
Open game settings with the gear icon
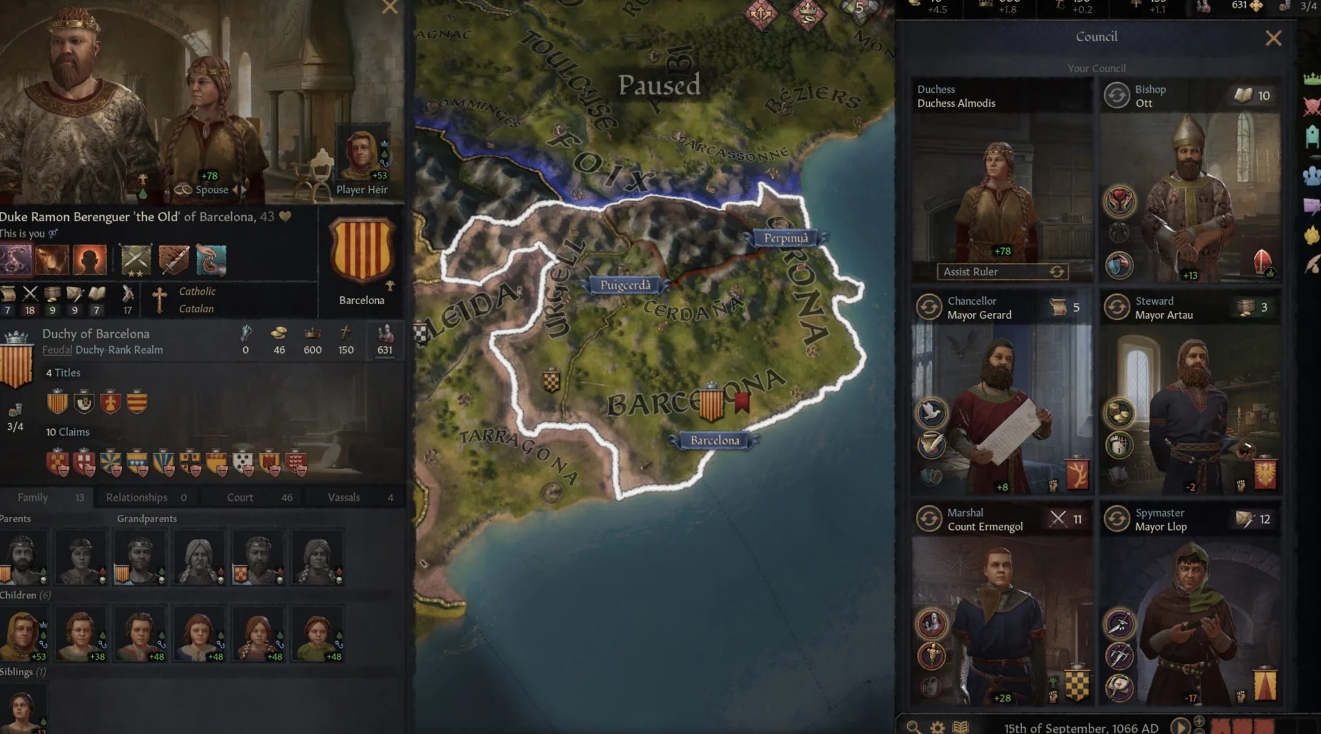pyautogui.click(x=937, y=726)
